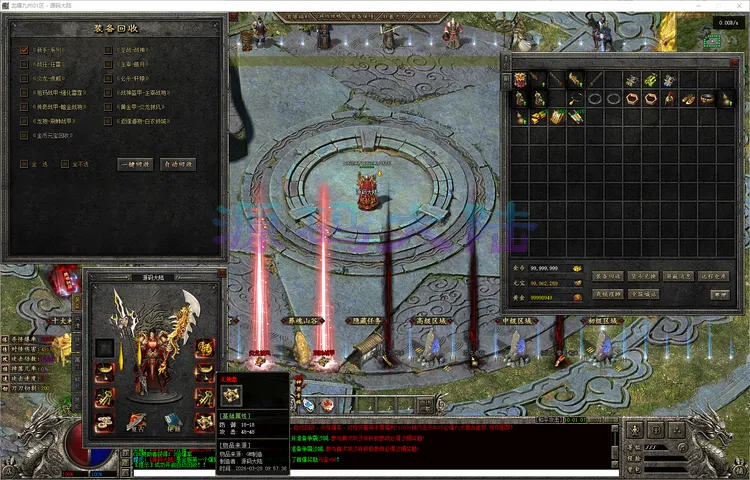Tick the 全选 select-all checkbox
The height and width of the screenshot is (480, 750).
click(x=23, y=164)
